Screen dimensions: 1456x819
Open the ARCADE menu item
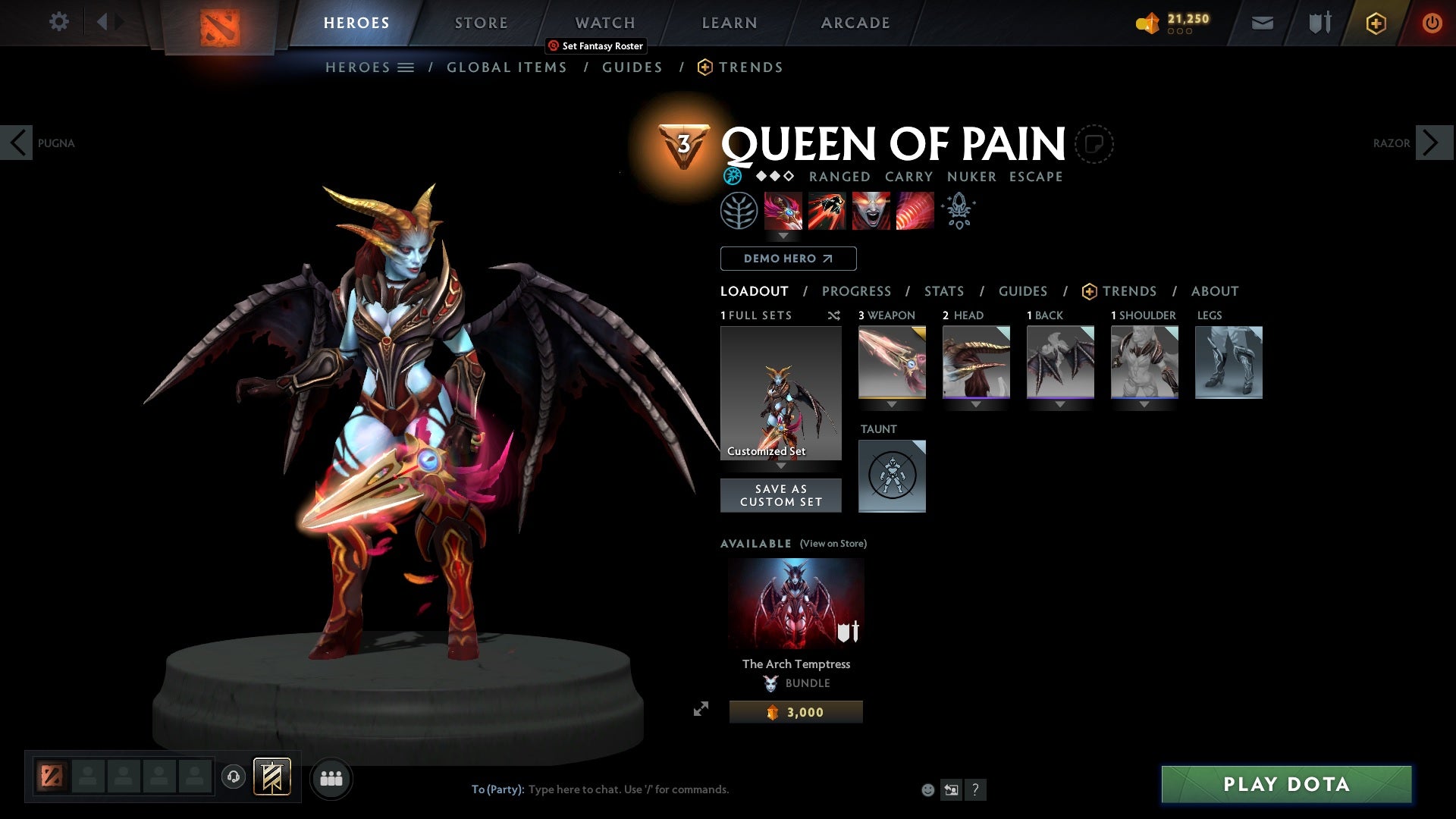[855, 22]
